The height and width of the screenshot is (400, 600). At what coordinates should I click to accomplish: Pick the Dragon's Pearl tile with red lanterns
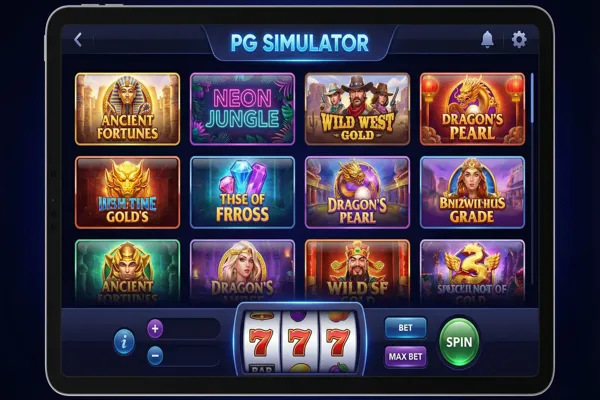(472, 109)
